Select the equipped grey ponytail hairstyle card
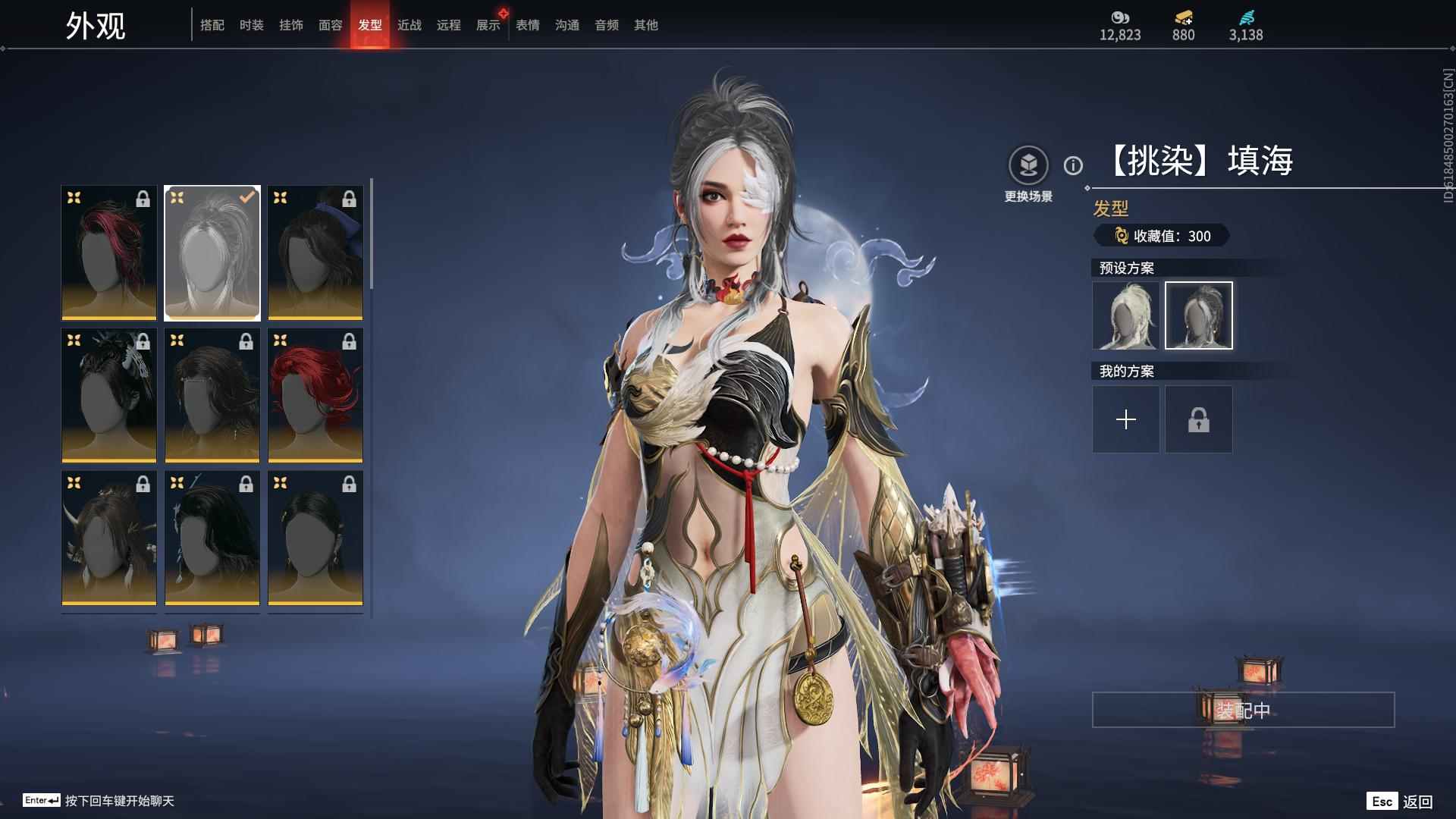Viewport: 1456px width, 819px height. pyautogui.click(x=212, y=253)
